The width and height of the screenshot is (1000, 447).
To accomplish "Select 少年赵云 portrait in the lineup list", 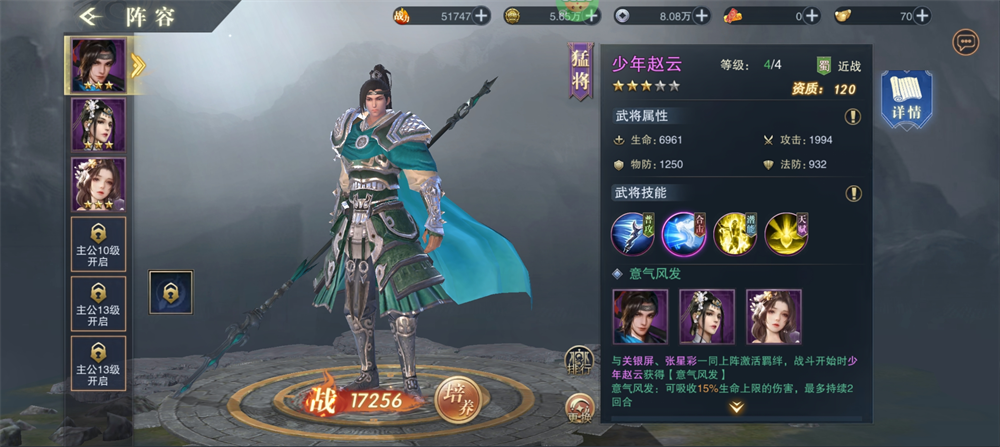I will 97,65.
